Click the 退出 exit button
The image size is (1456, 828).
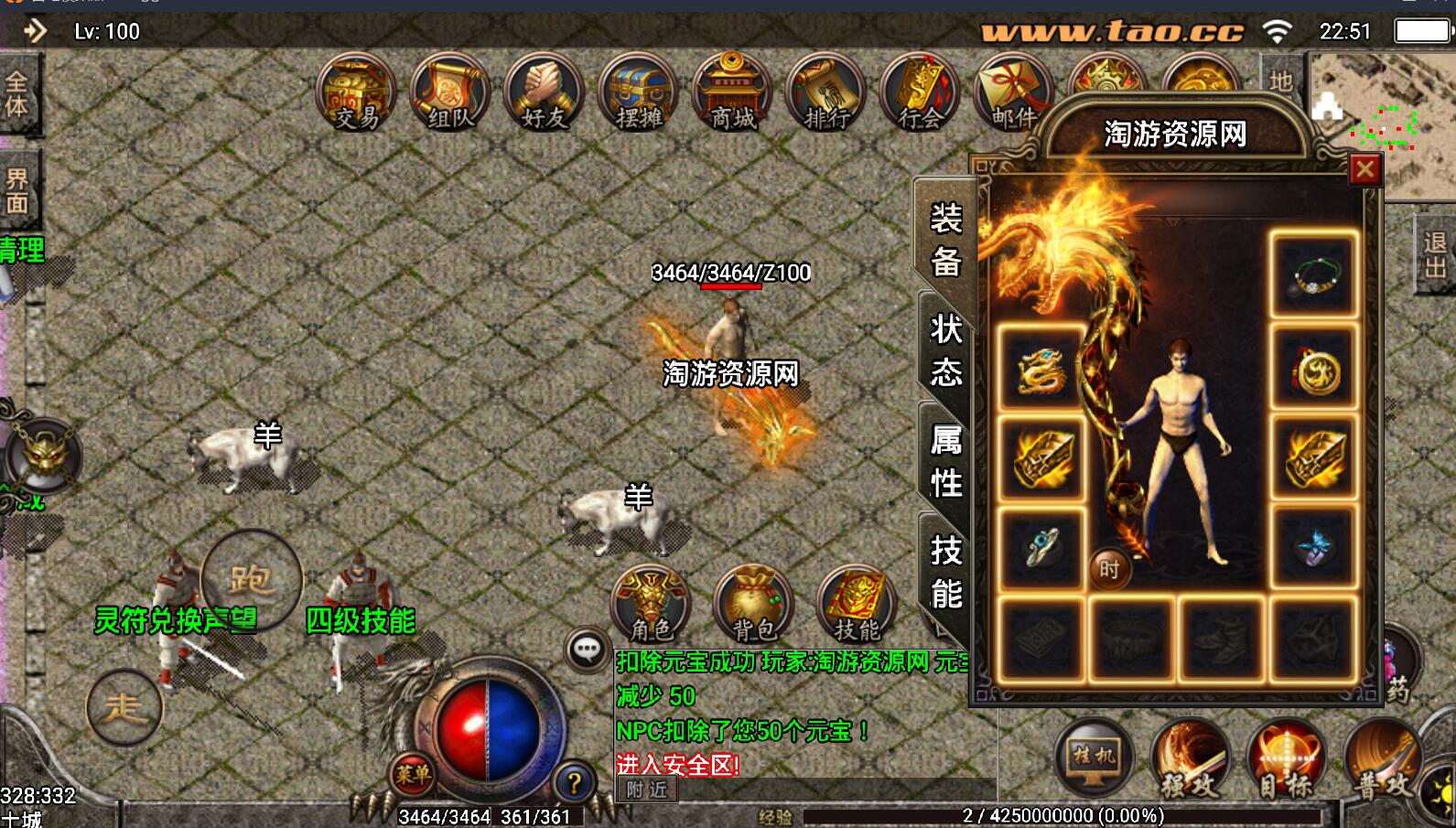tap(1434, 254)
